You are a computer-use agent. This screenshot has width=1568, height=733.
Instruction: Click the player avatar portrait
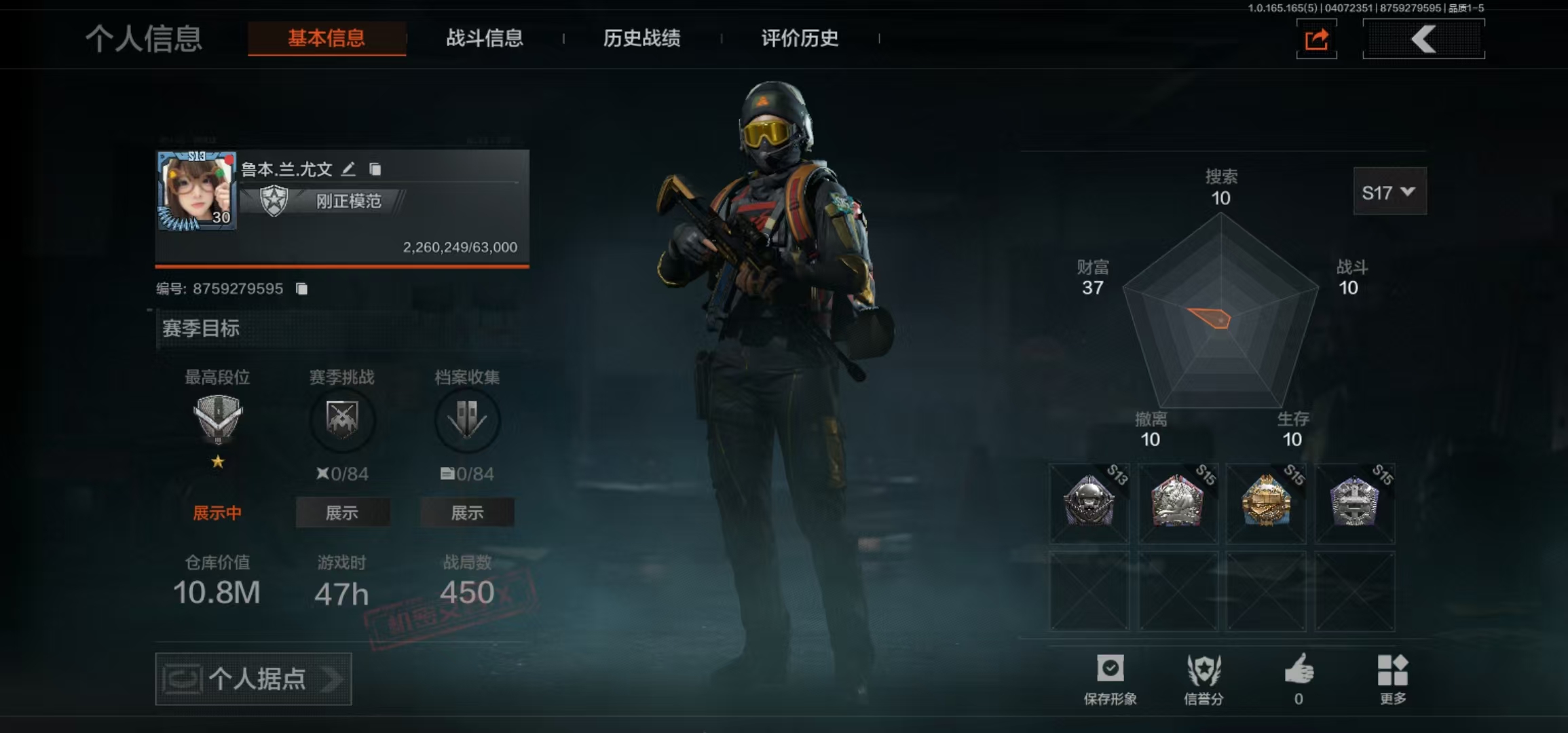point(196,191)
